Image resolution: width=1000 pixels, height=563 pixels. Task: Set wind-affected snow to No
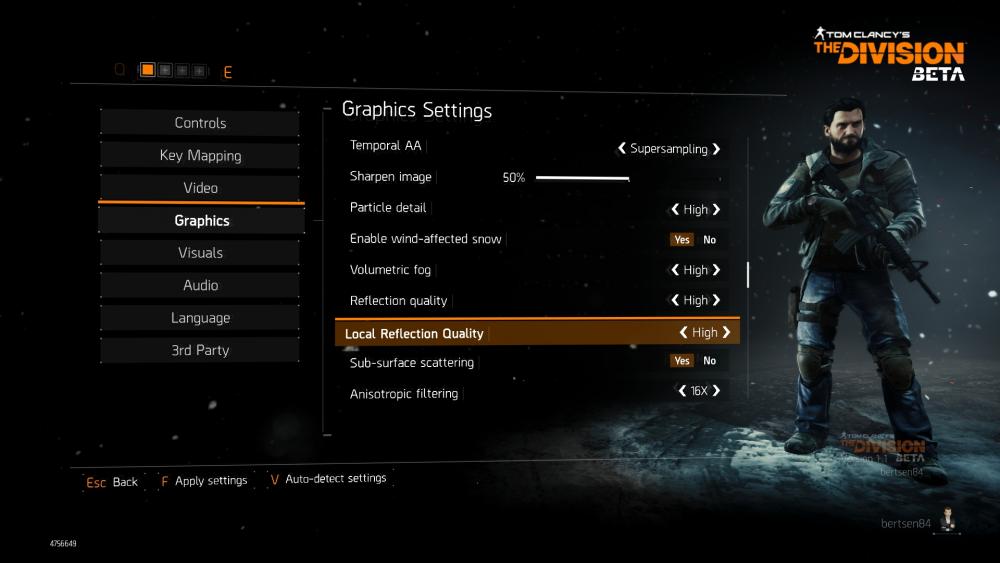click(709, 240)
